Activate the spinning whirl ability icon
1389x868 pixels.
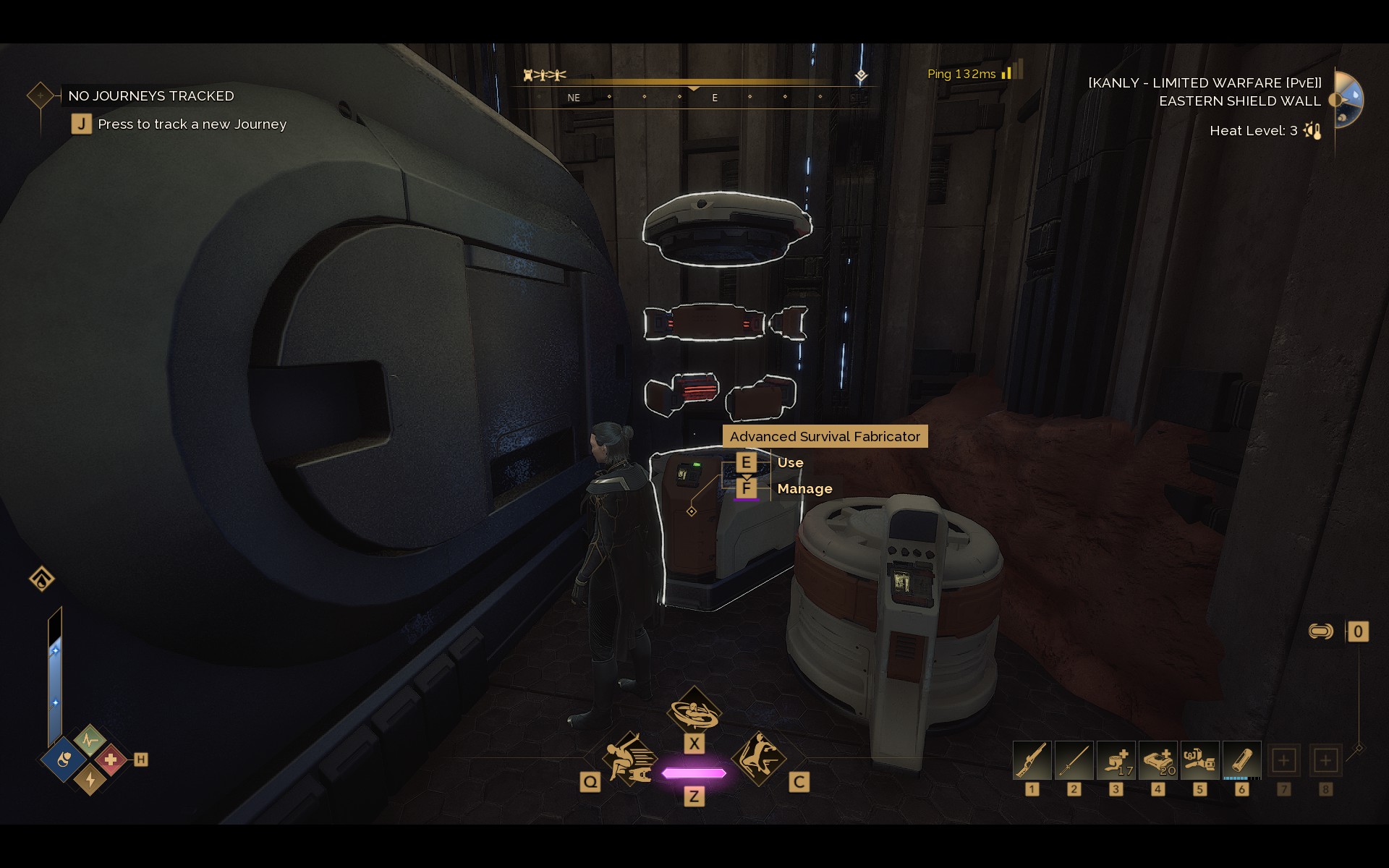tap(694, 711)
